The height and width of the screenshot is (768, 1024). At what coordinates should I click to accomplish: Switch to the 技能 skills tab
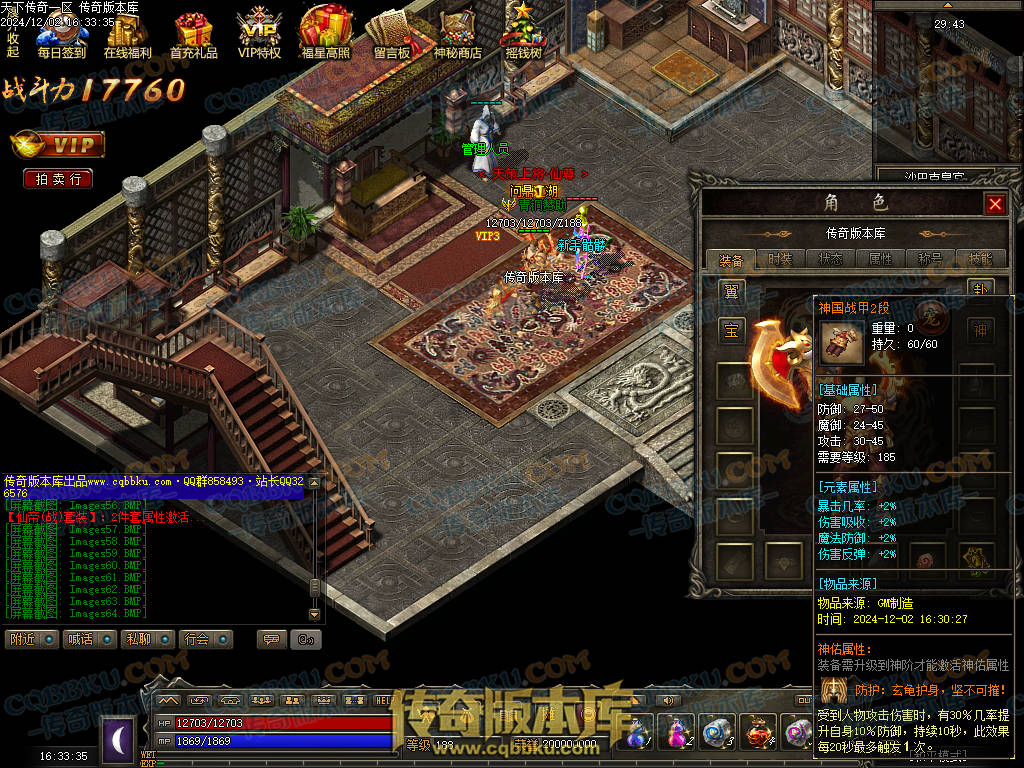[981, 259]
